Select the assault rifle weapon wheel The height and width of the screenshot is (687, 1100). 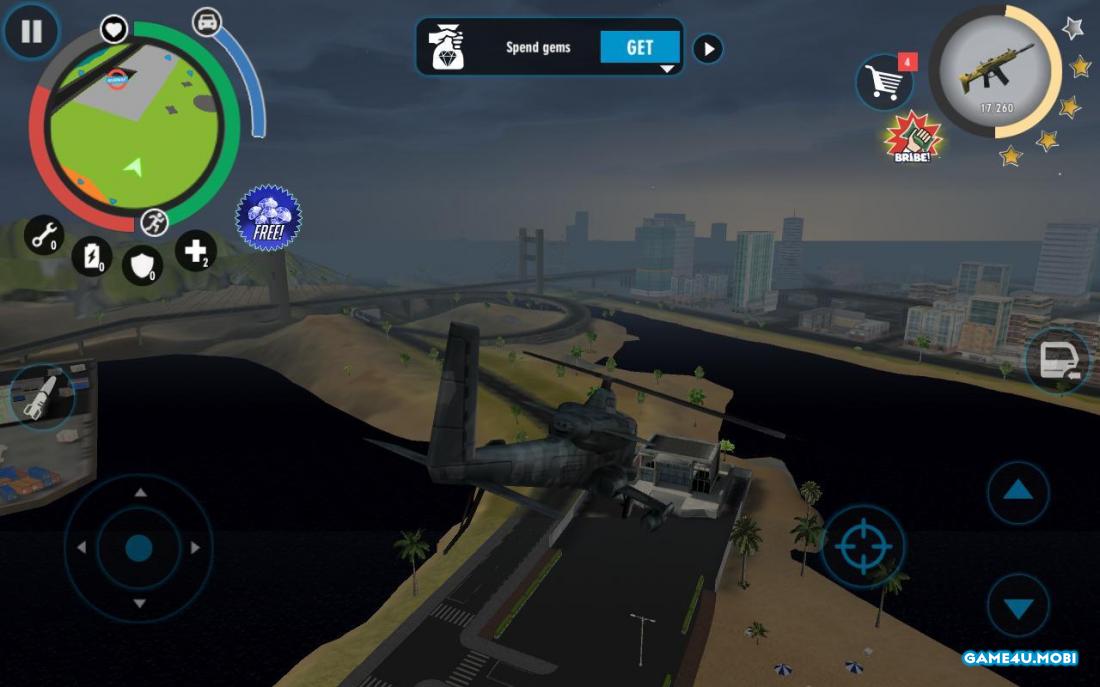[995, 72]
